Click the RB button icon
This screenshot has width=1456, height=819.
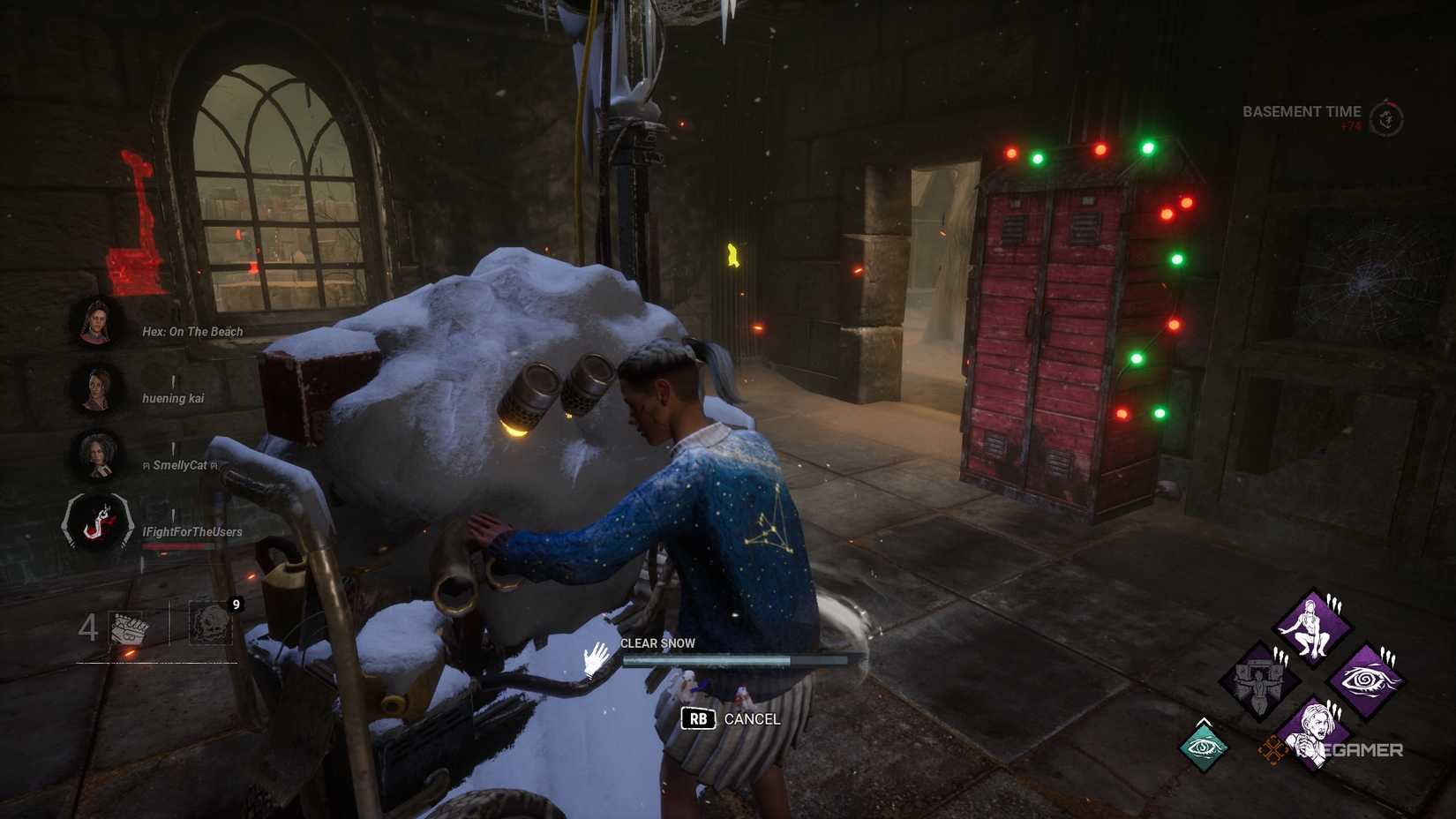(x=696, y=720)
